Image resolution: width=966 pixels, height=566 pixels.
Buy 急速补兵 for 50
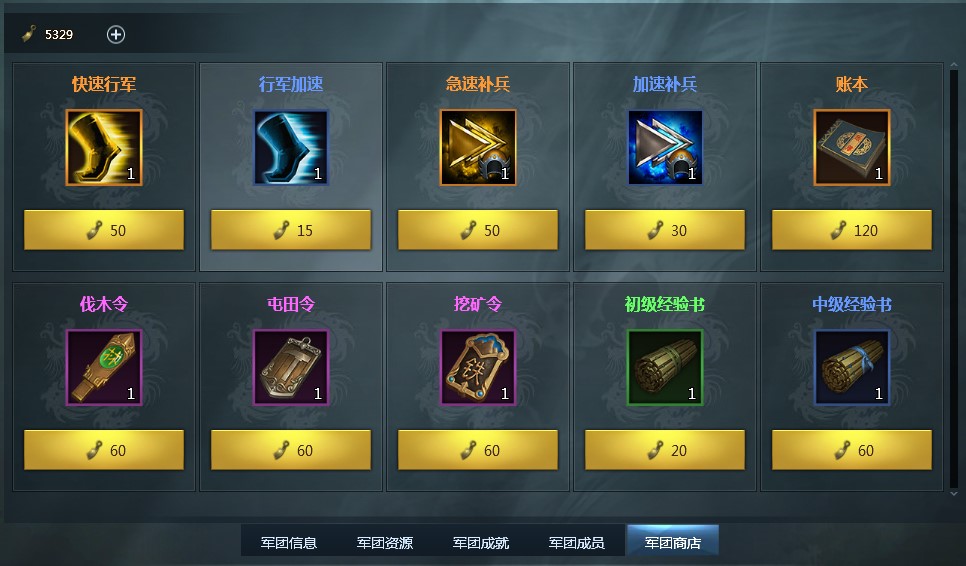(478, 230)
